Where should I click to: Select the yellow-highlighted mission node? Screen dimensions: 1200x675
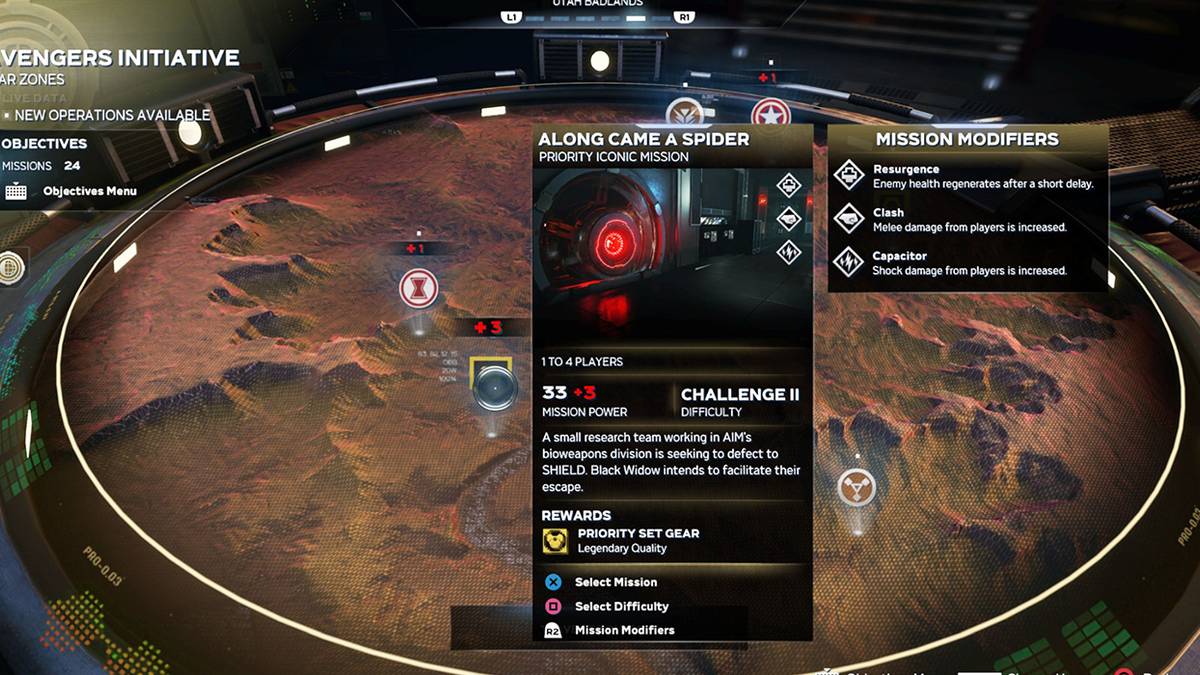click(491, 385)
